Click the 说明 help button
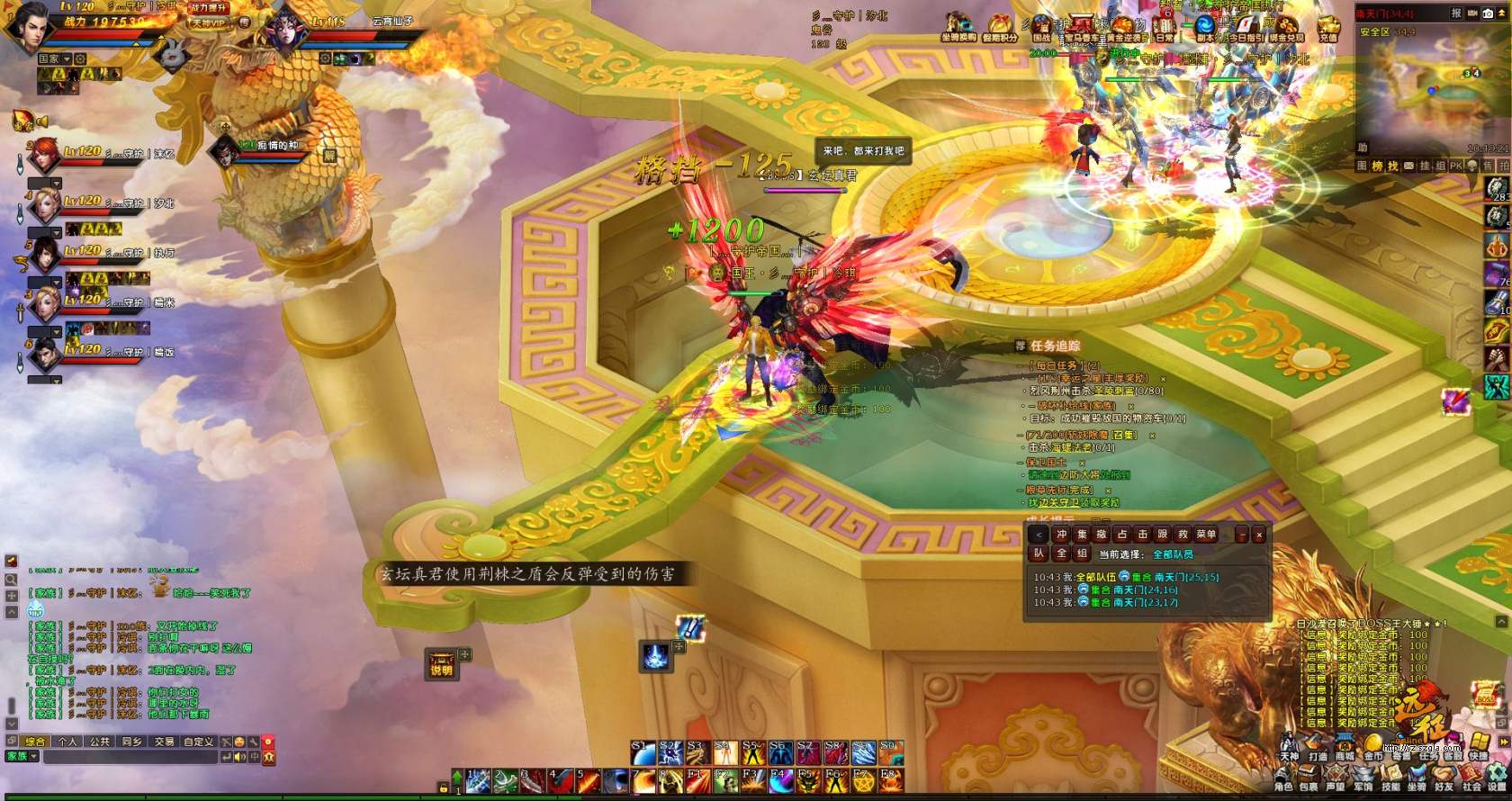Screen dimensions: 1512x801 pyautogui.click(x=441, y=665)
